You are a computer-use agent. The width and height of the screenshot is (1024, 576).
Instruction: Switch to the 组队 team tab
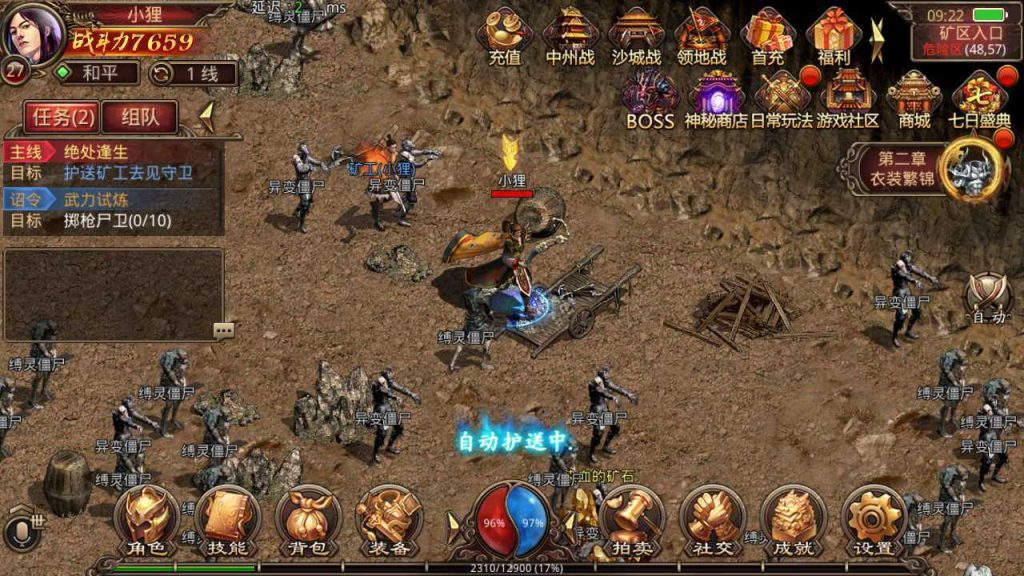[139, 117]
